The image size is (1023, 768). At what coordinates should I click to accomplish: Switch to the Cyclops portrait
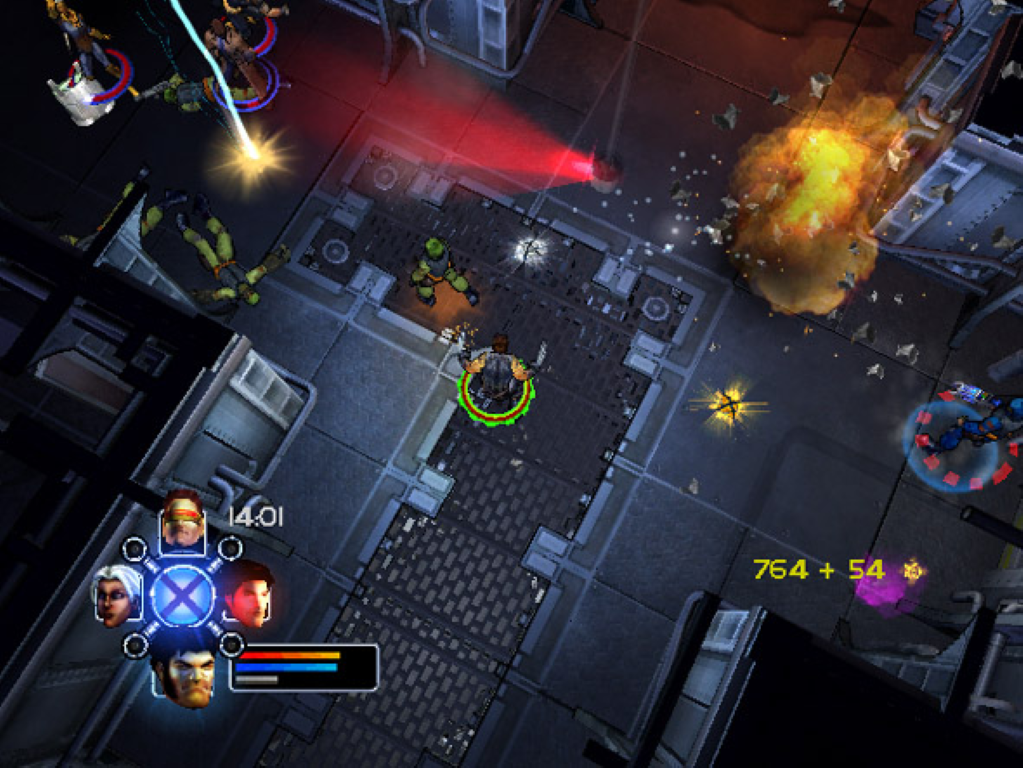pyautogui.click(x=183, y=521)
